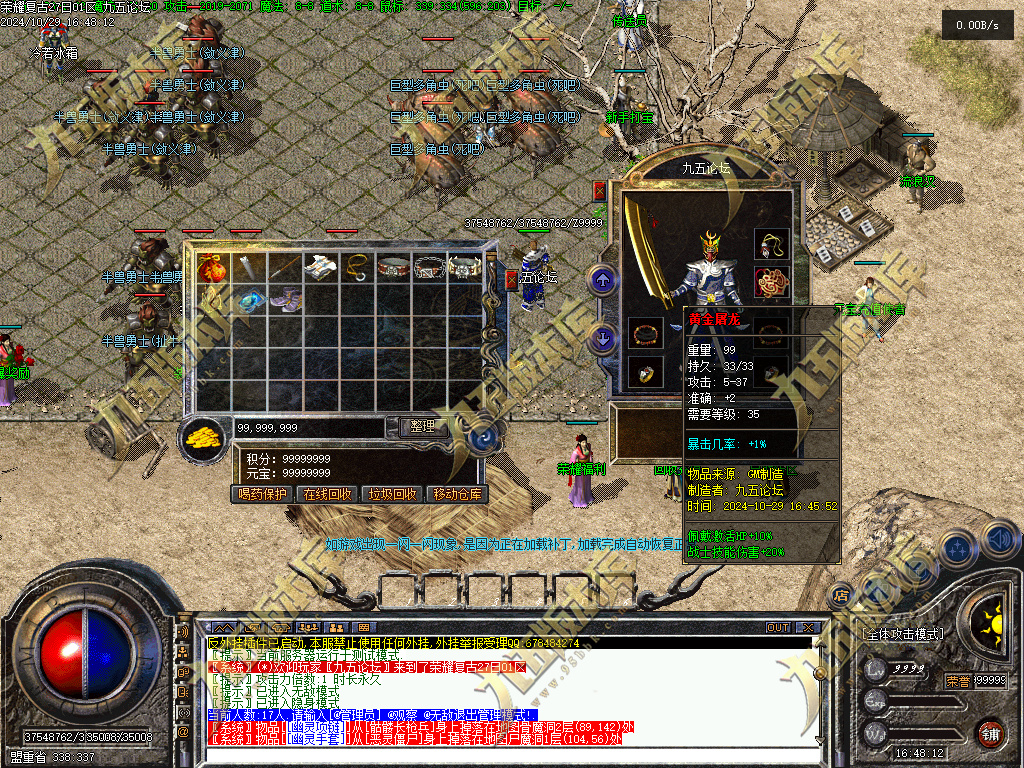The width and height of the screenshot is (1024, 768).
Task: Select the ring slot with the gem ring
Action: 646,373
